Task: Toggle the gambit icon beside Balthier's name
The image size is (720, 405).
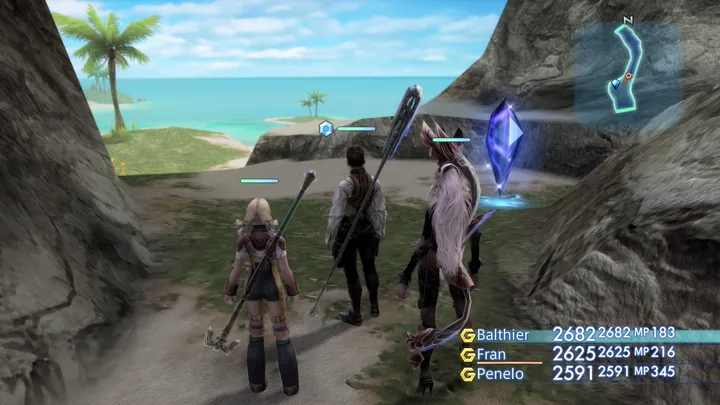Action: (x=467, y=335)
